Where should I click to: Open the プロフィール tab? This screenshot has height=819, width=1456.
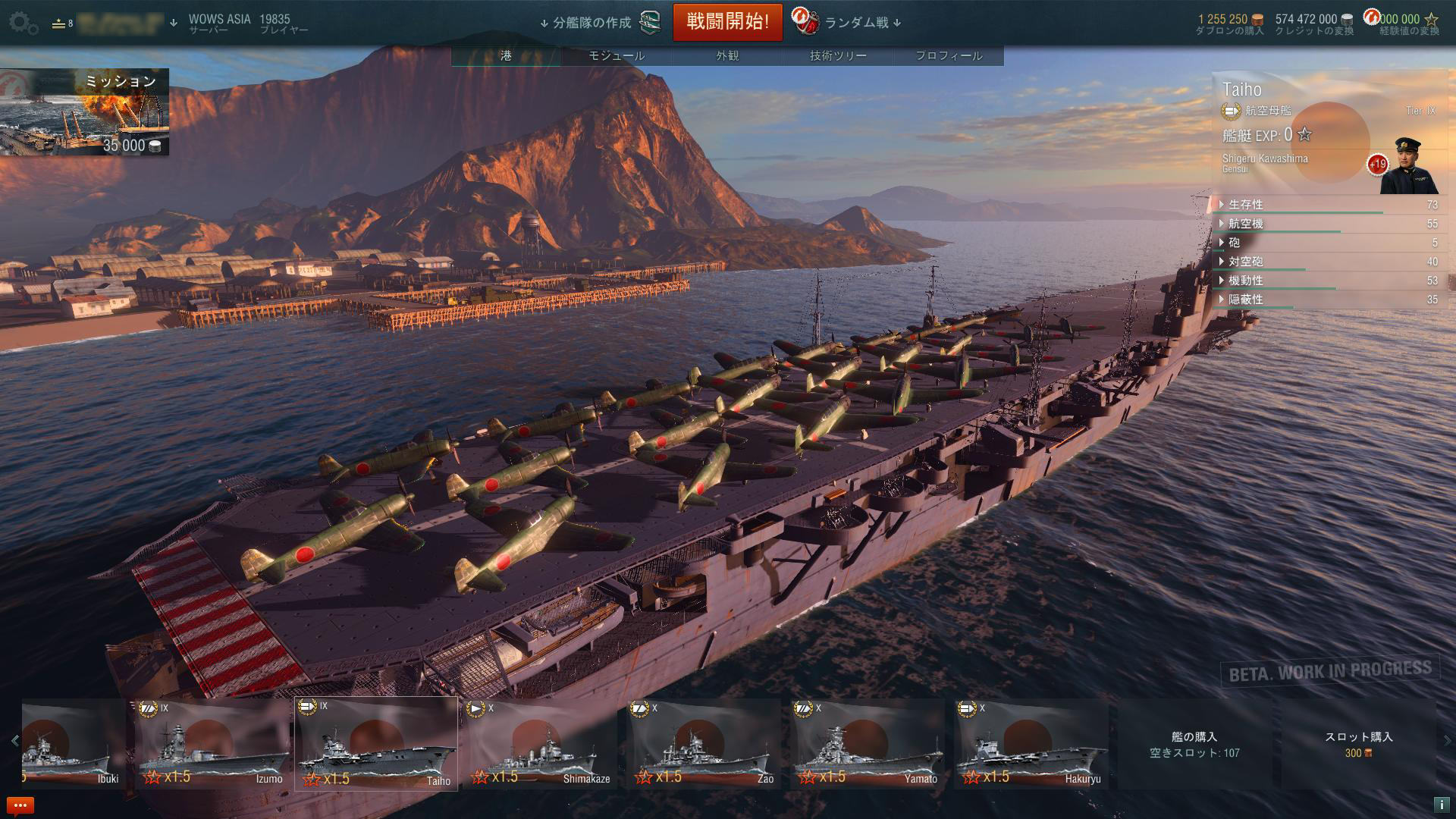coord(949,55)
